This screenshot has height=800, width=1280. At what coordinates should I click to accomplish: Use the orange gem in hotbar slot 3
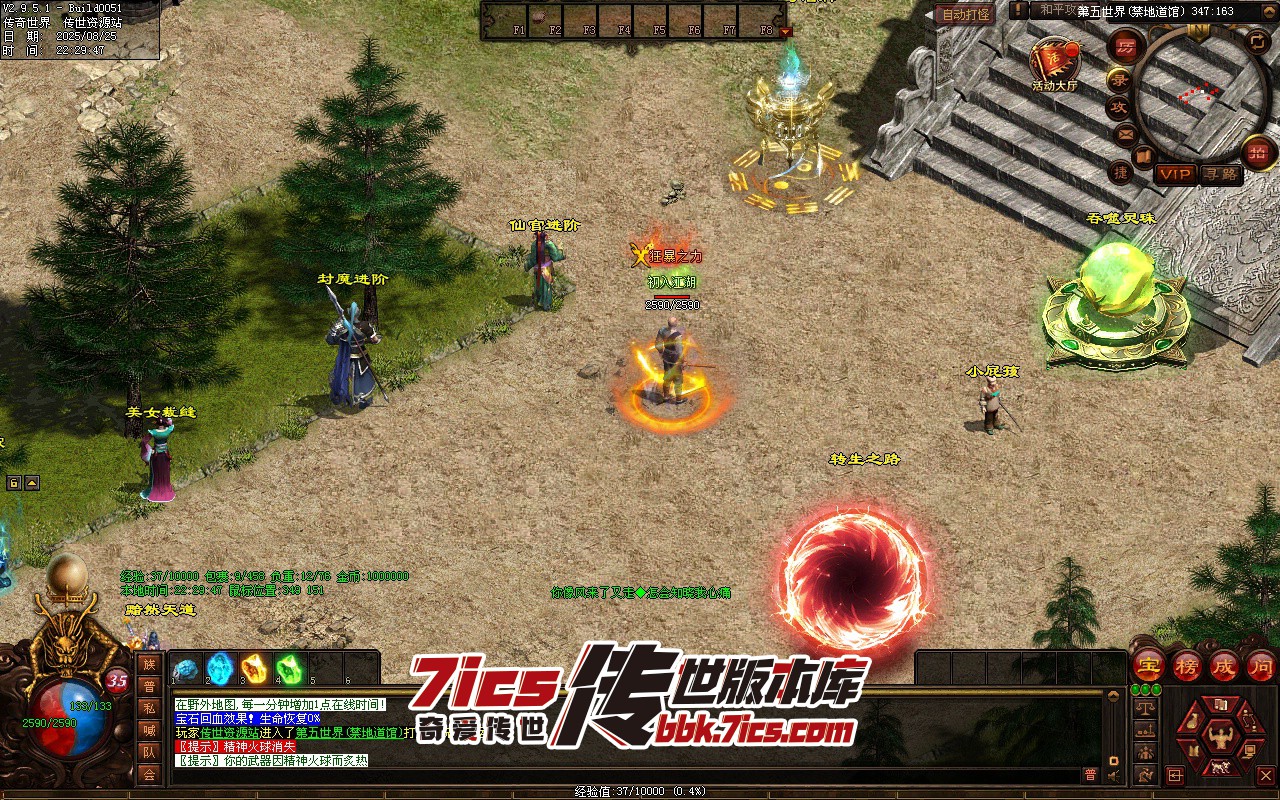point(255,668)
